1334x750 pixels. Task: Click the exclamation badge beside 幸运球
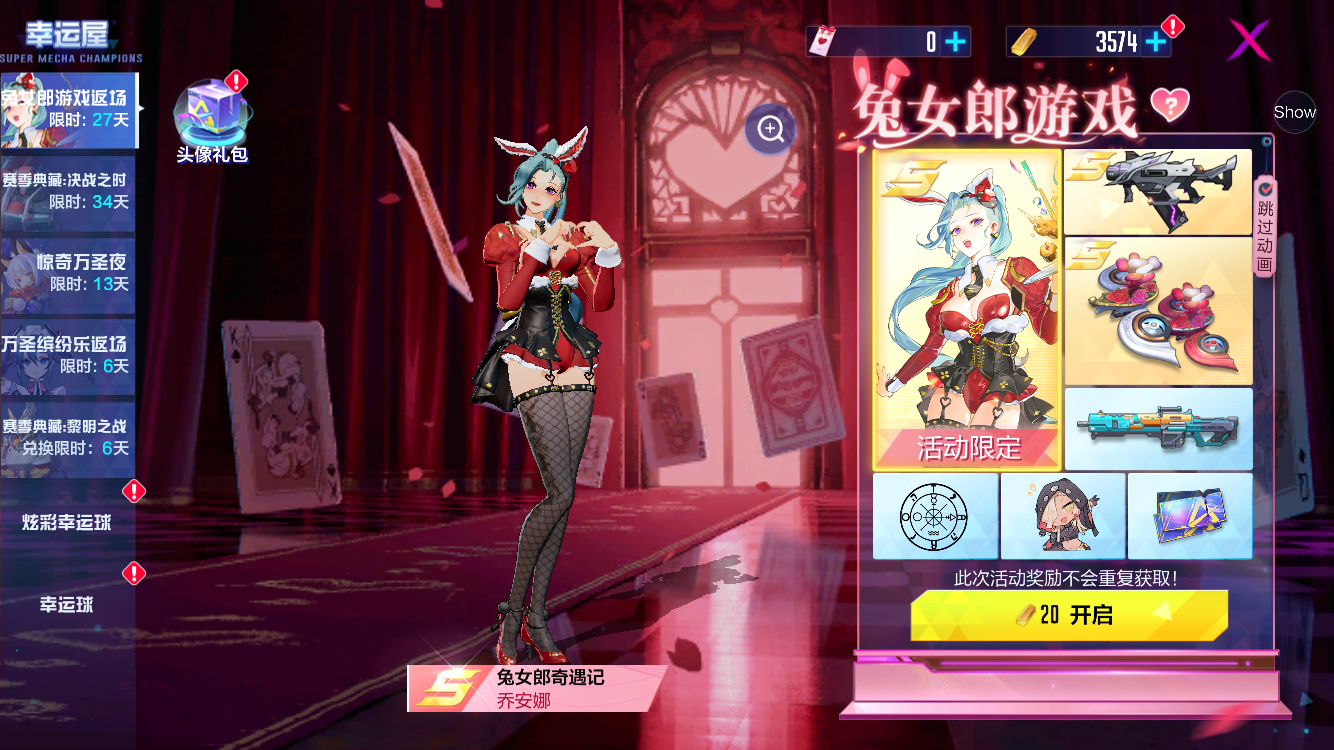(x=133, y=573)
